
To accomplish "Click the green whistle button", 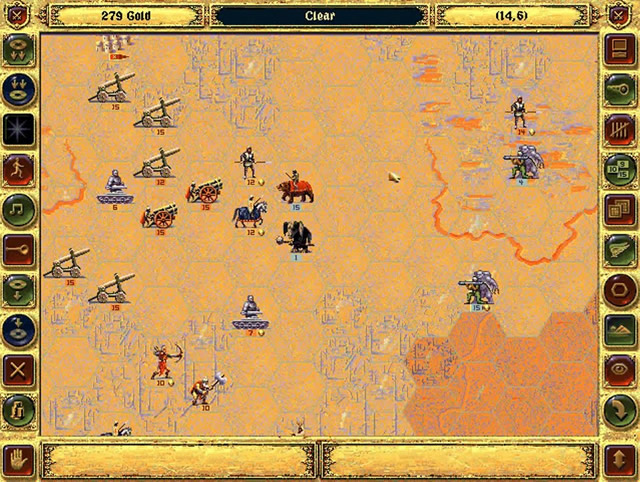I will [620, 87].
